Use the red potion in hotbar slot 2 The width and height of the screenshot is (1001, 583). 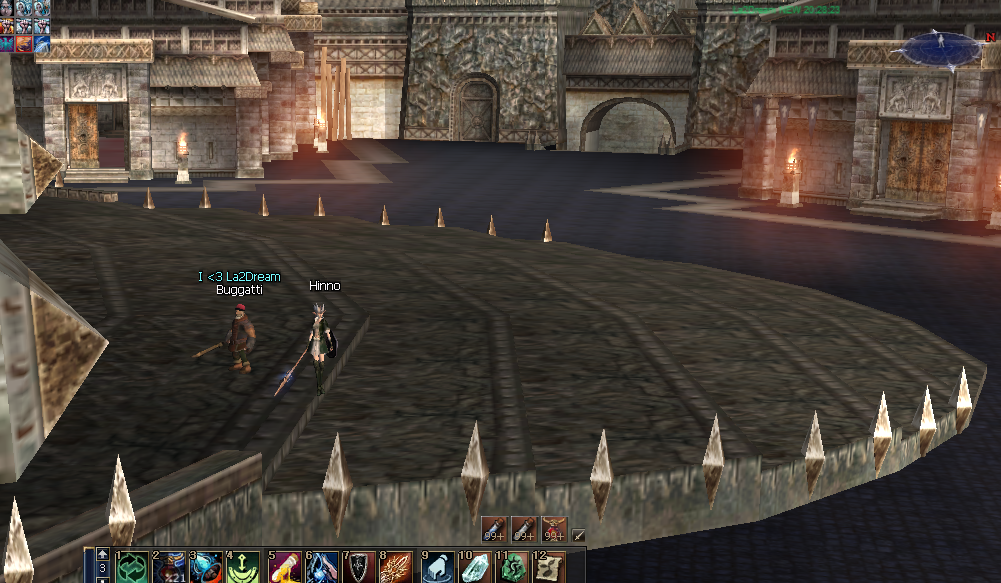(168, 567)
